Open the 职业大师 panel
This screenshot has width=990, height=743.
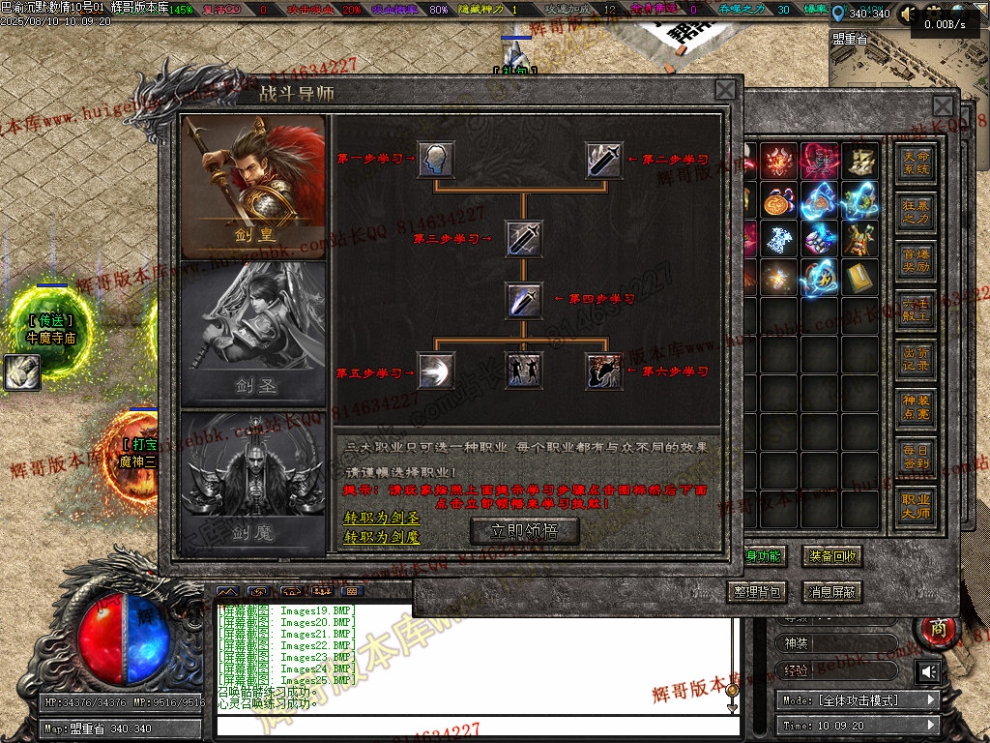click(x=916, y=506)
